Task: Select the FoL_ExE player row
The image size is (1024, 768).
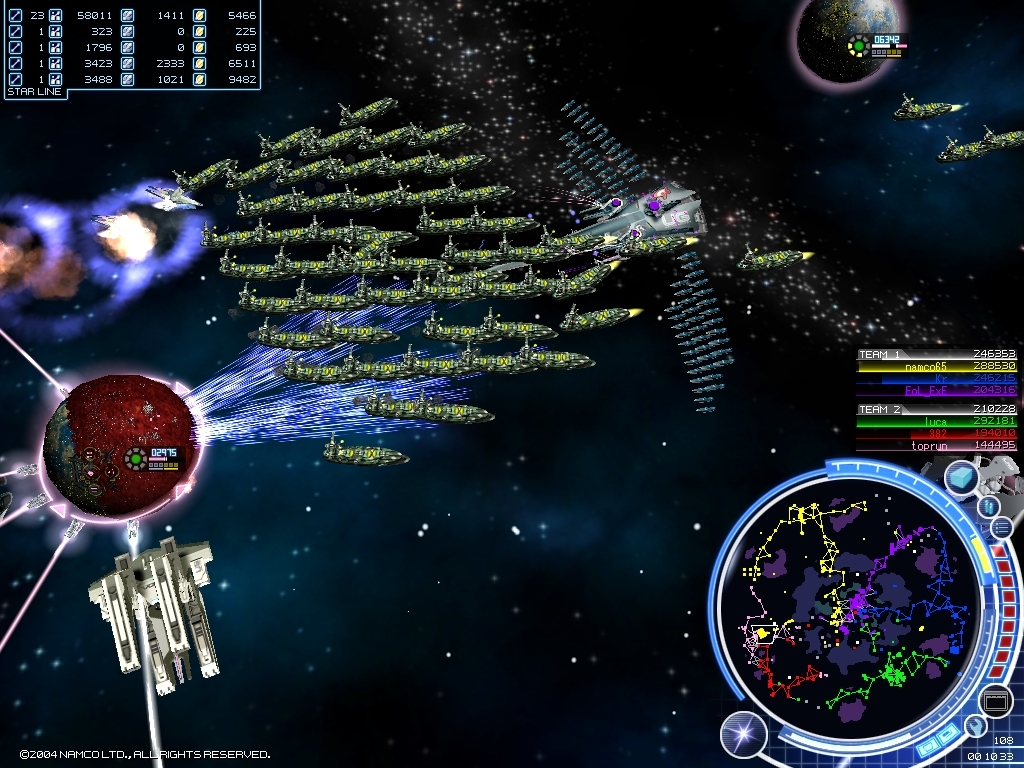Action: (936, 391)
